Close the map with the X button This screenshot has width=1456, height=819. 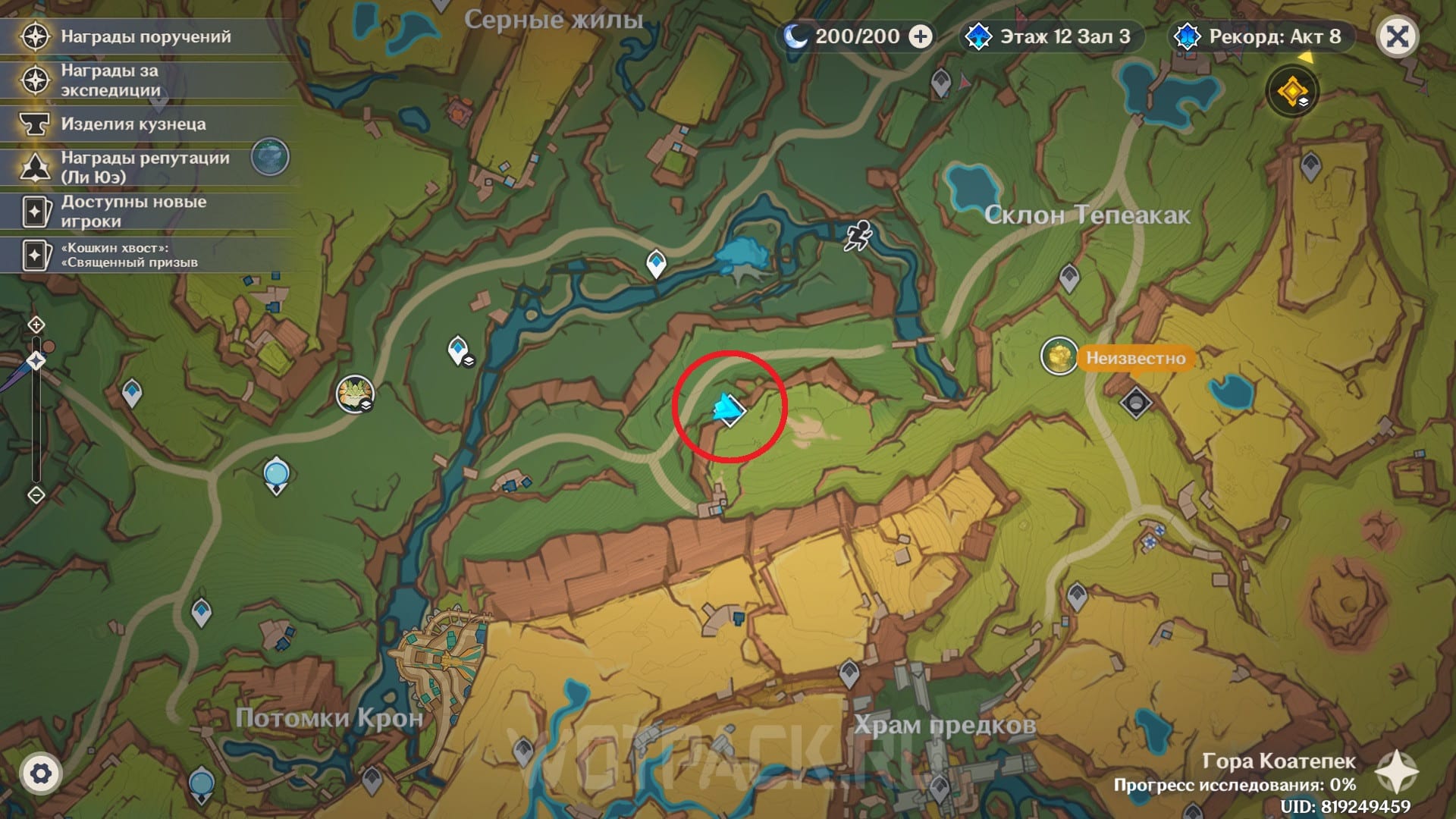[1397, 36]
